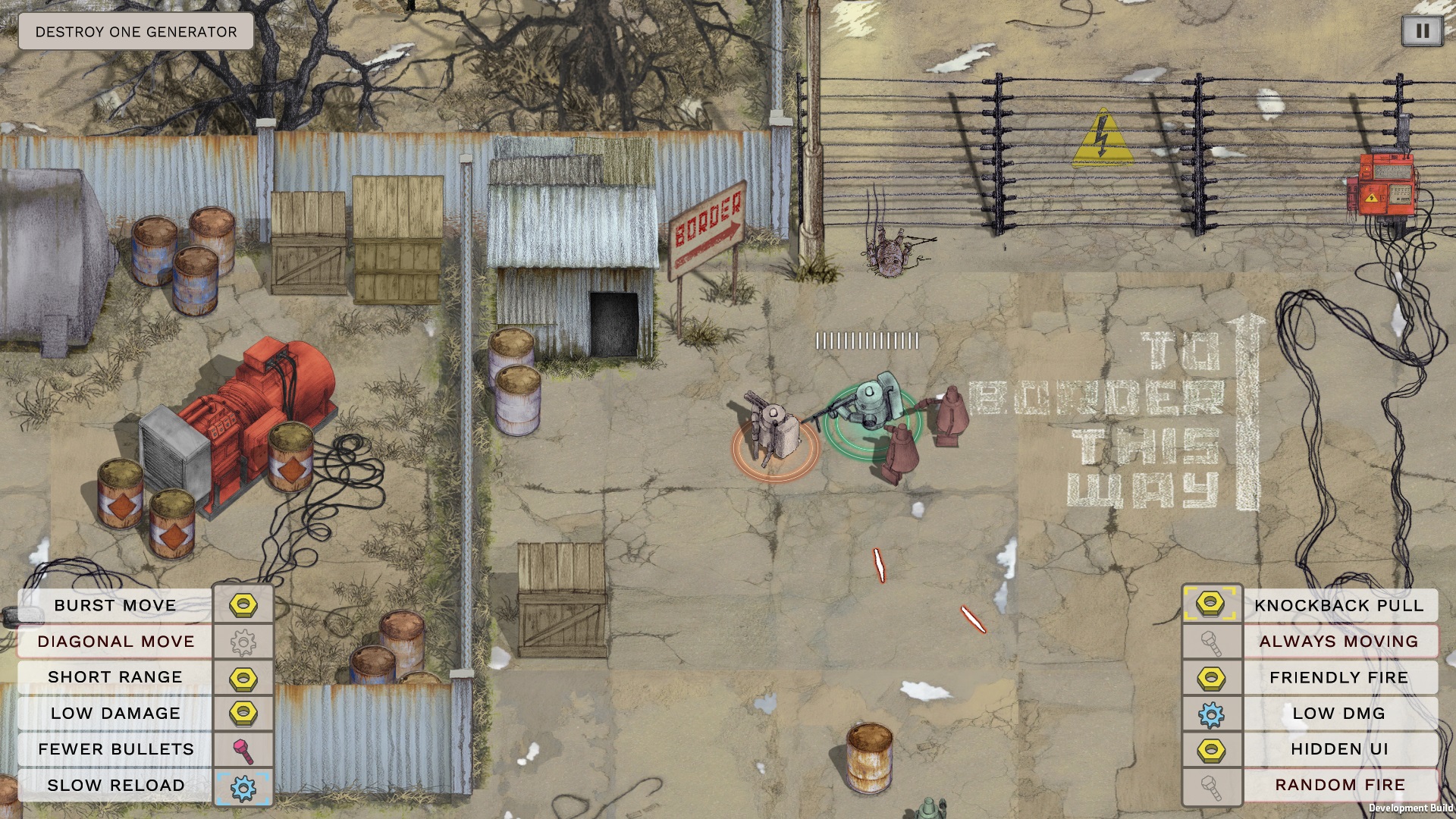Pick the Fewer Bullets modifier

(115, 749)
